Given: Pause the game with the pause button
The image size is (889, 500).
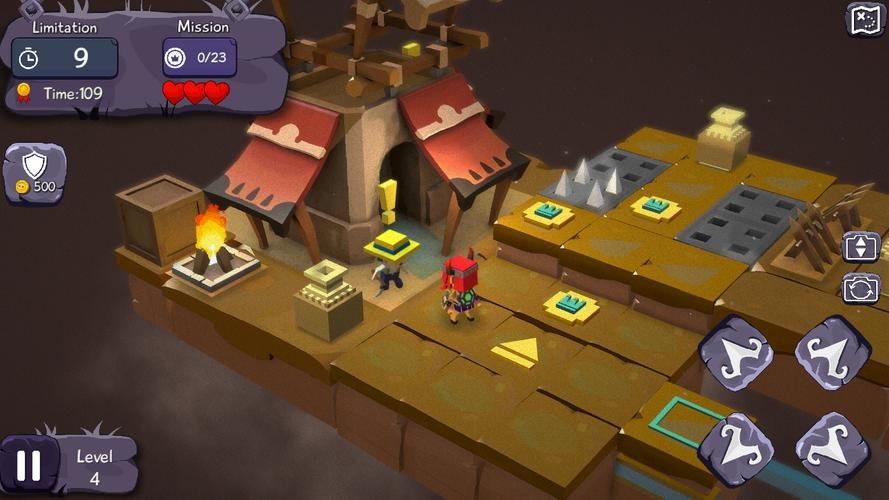Looking at the screenshot, I should click(x=29, y=466).
